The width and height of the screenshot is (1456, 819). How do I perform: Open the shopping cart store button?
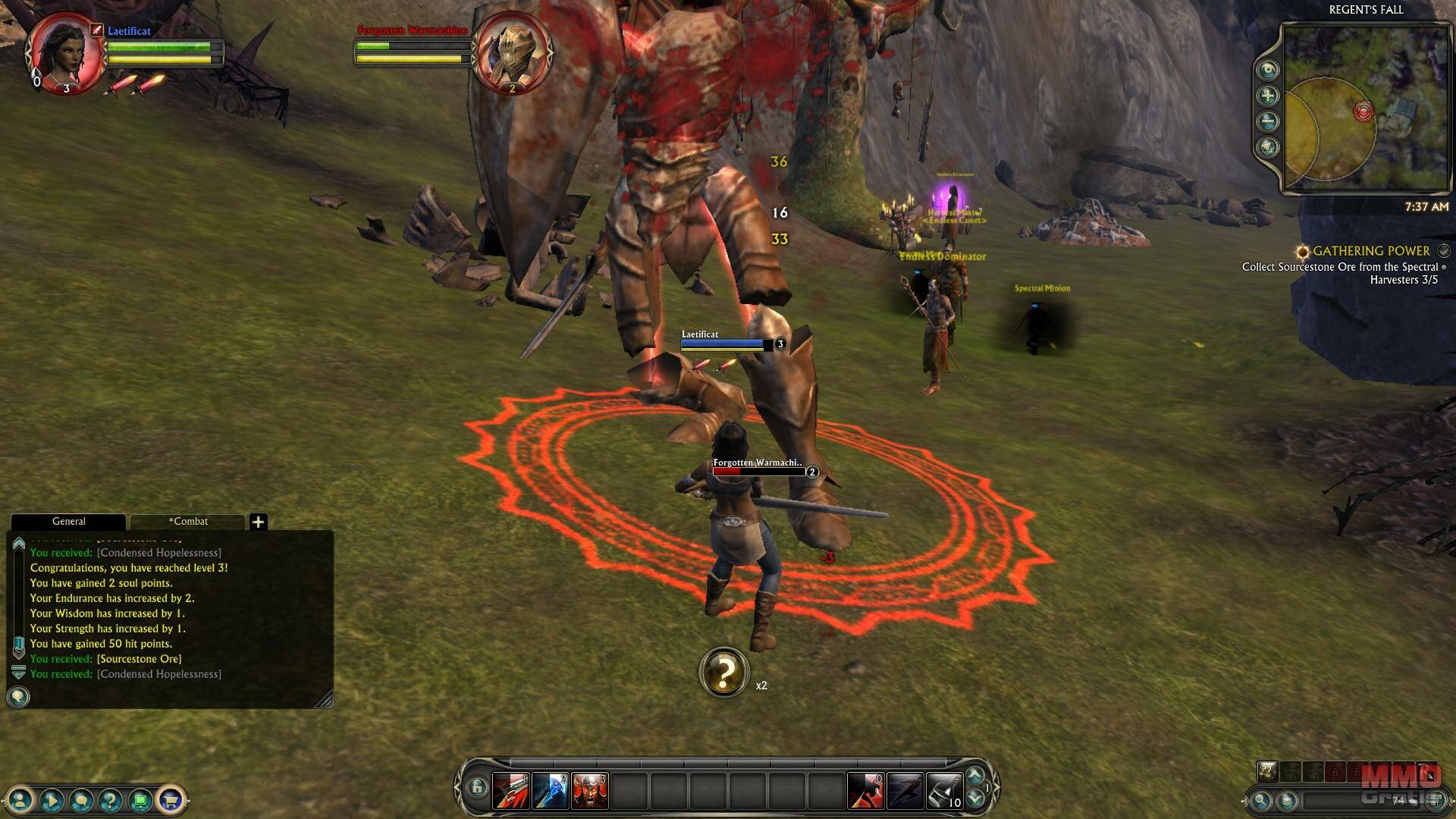click(170, 799)
